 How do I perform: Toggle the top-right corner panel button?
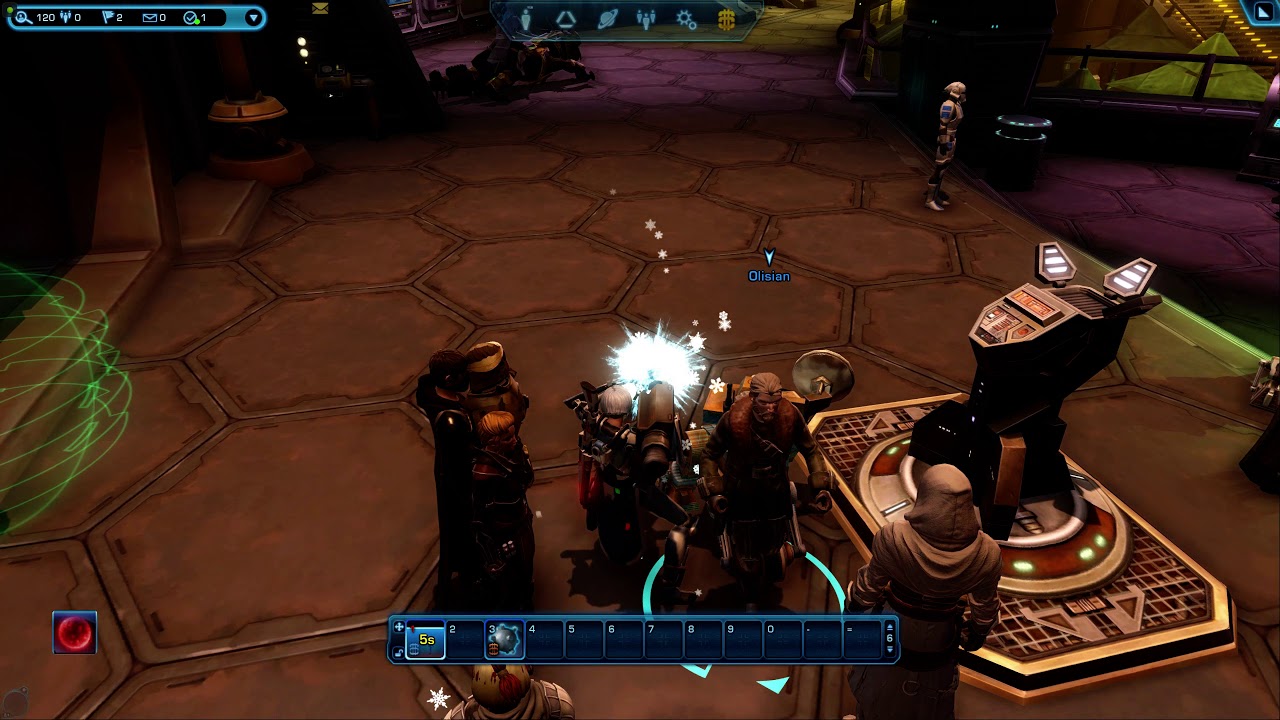click(1264, 11)
